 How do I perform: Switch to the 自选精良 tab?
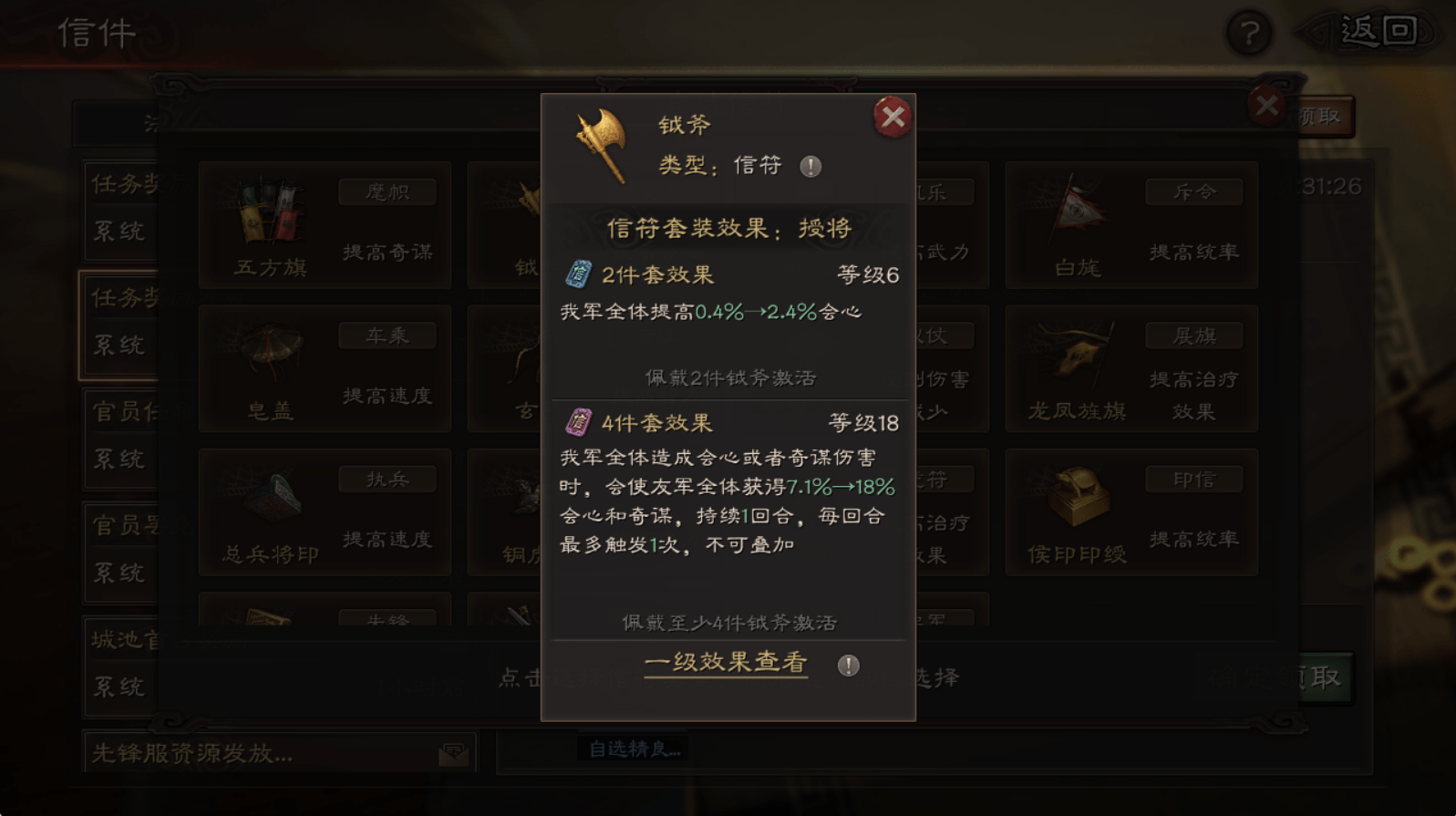pos(634,749)
